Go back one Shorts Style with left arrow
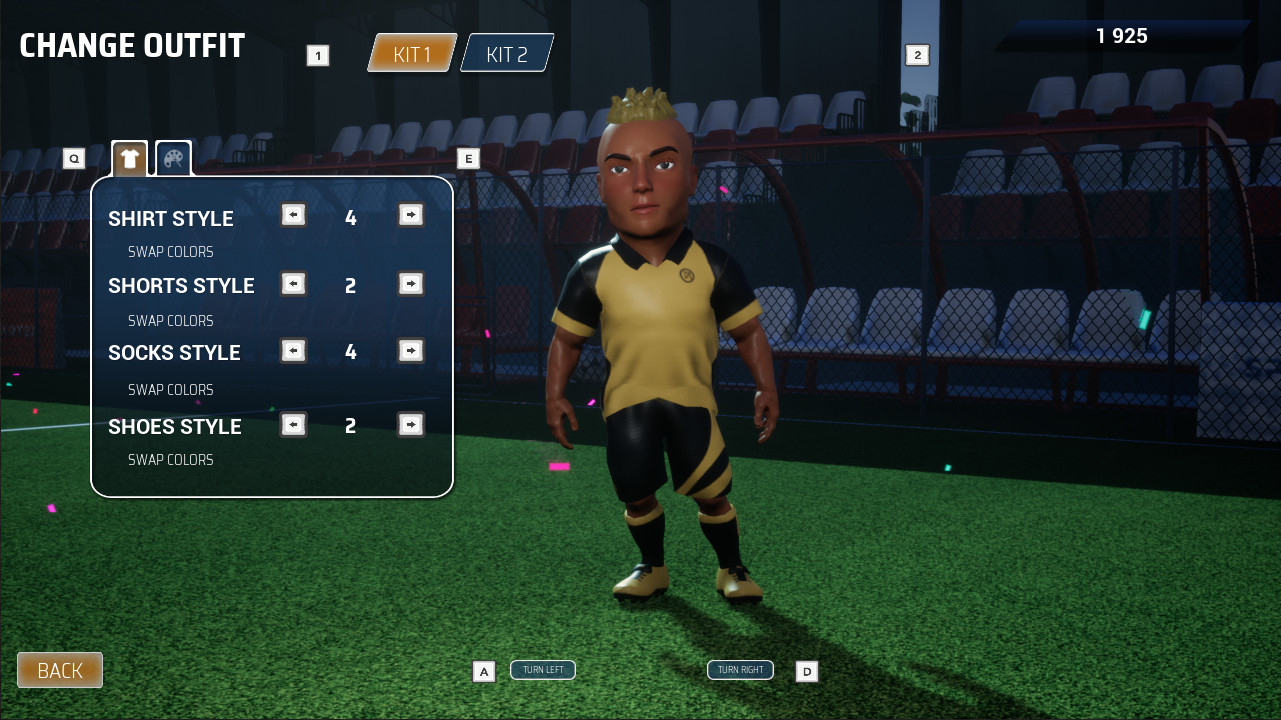The image size is (1281, 720). pos(293,284)
